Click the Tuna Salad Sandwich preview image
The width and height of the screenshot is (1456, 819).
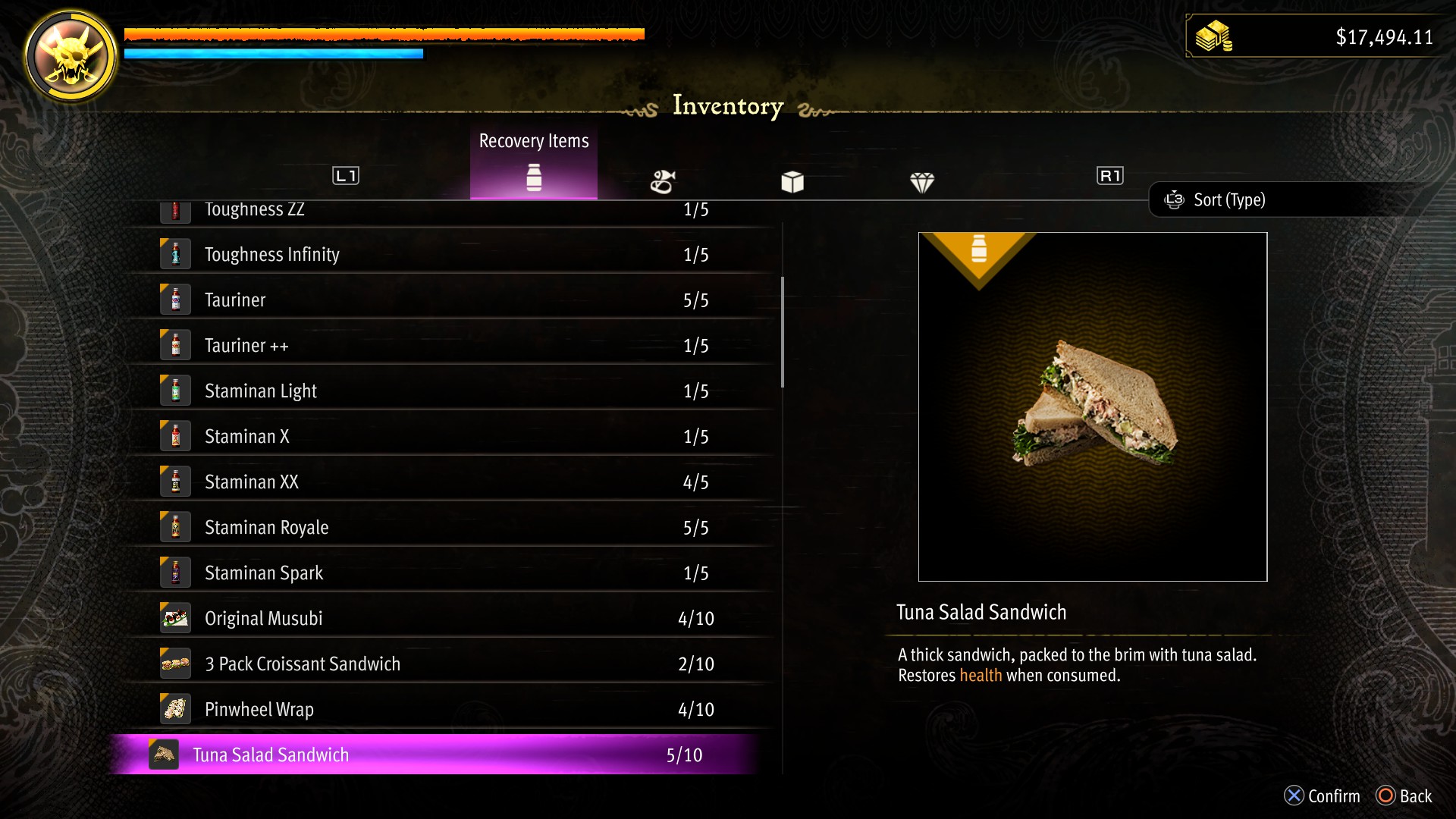point(1093,407)
